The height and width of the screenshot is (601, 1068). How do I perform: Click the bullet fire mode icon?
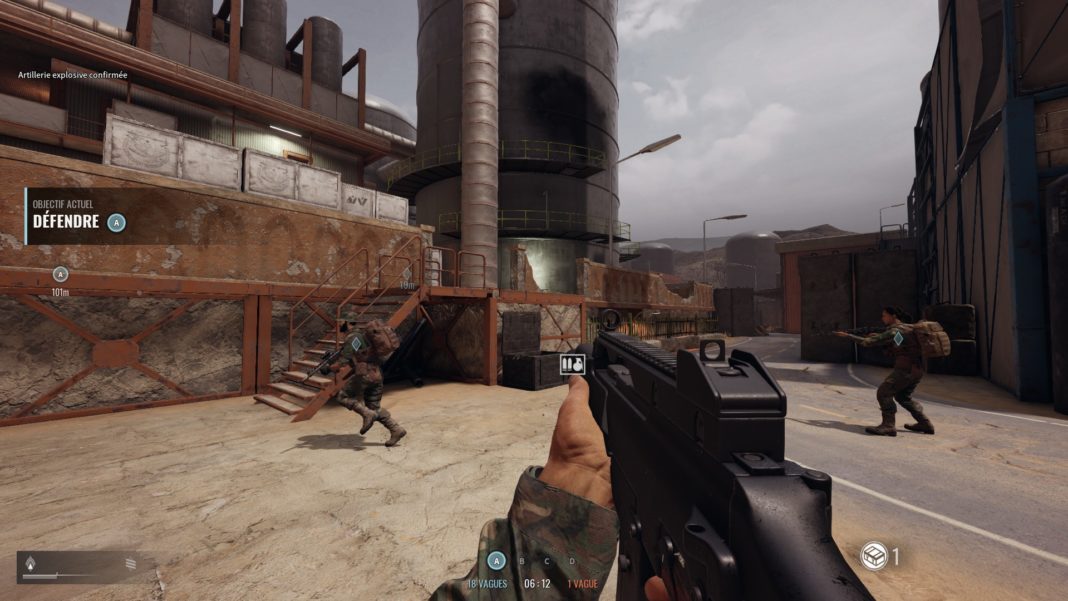[29, 563]
